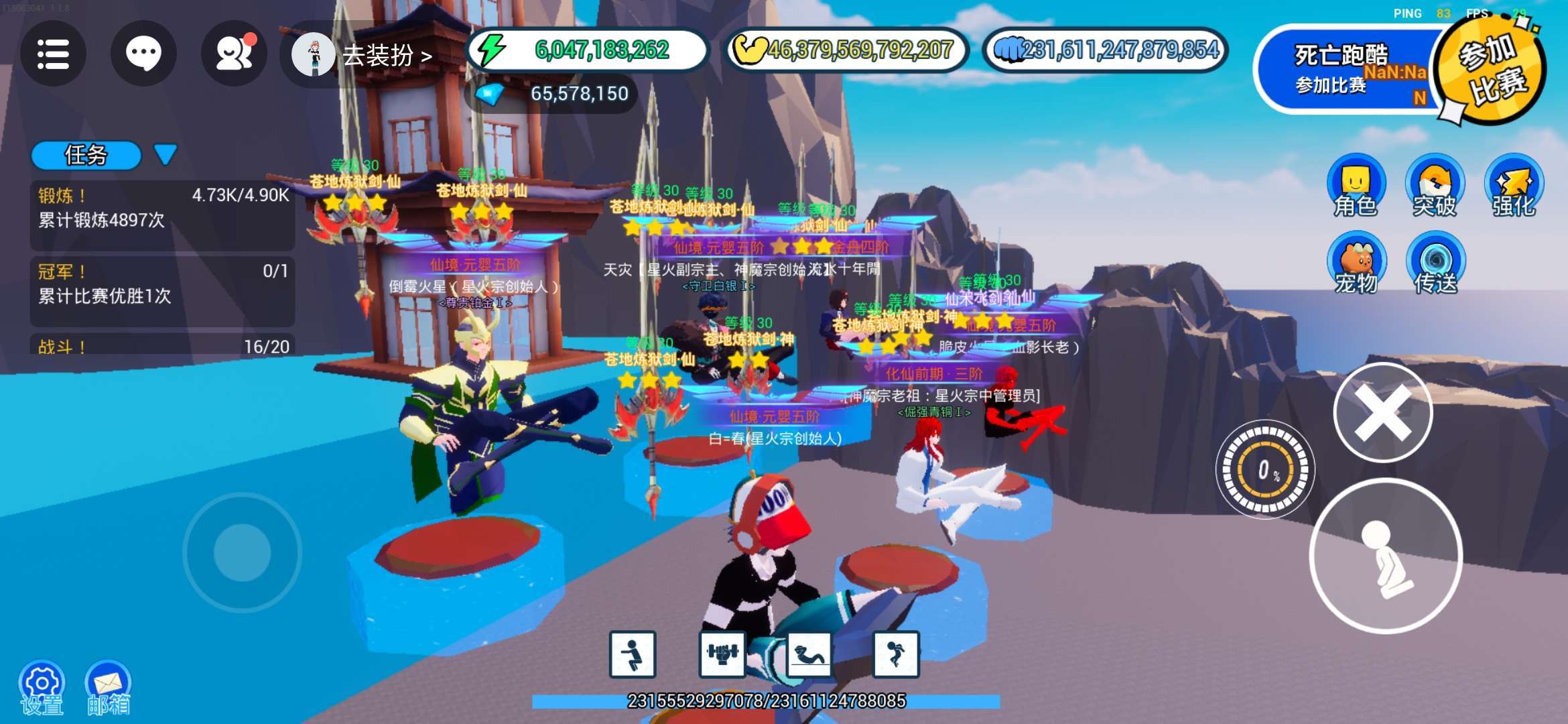The image size is (1568, 724).
Task: Choose the dumbbell lifting exercise
Action: [x=722, y=654]
